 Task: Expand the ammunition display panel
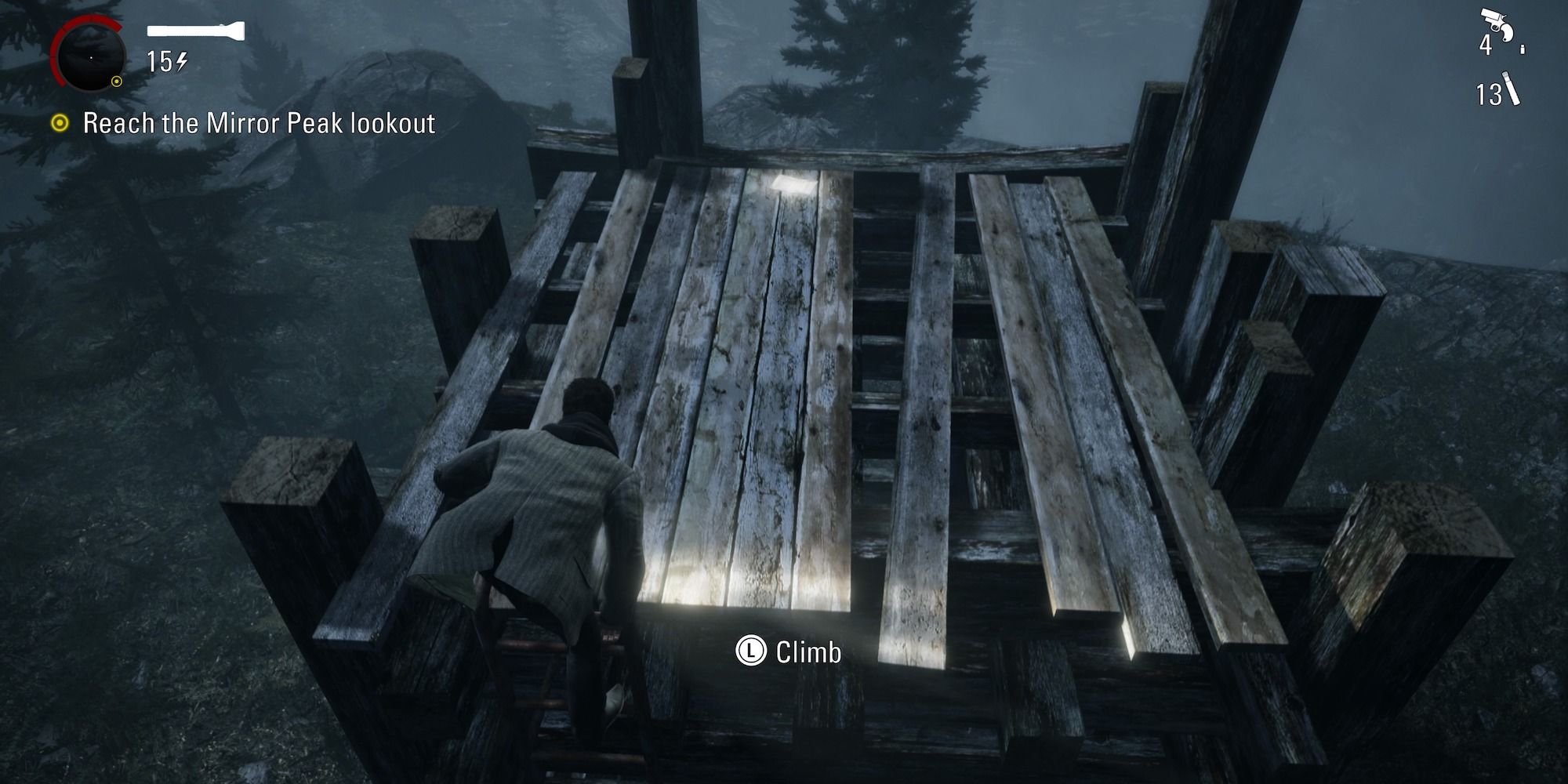(1501, 59)
